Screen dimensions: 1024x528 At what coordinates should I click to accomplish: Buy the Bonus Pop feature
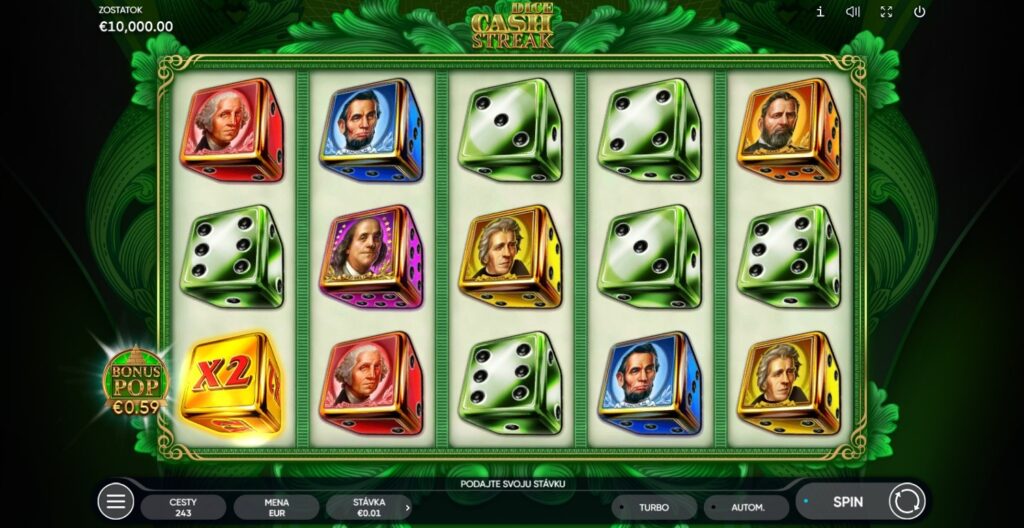[x=136, y=382]
